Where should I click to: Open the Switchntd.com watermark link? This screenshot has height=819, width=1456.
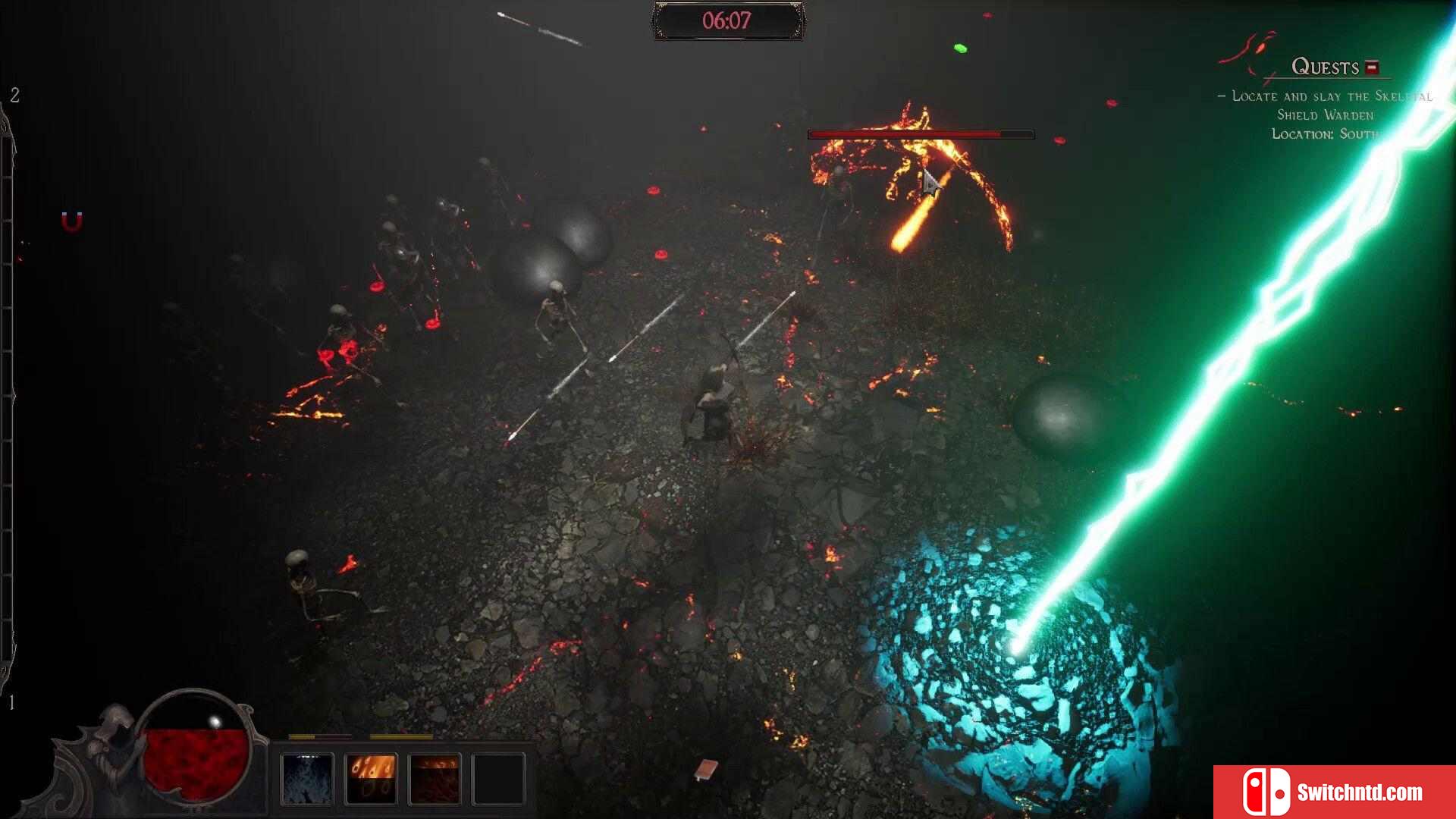(x=1334, y=792)
